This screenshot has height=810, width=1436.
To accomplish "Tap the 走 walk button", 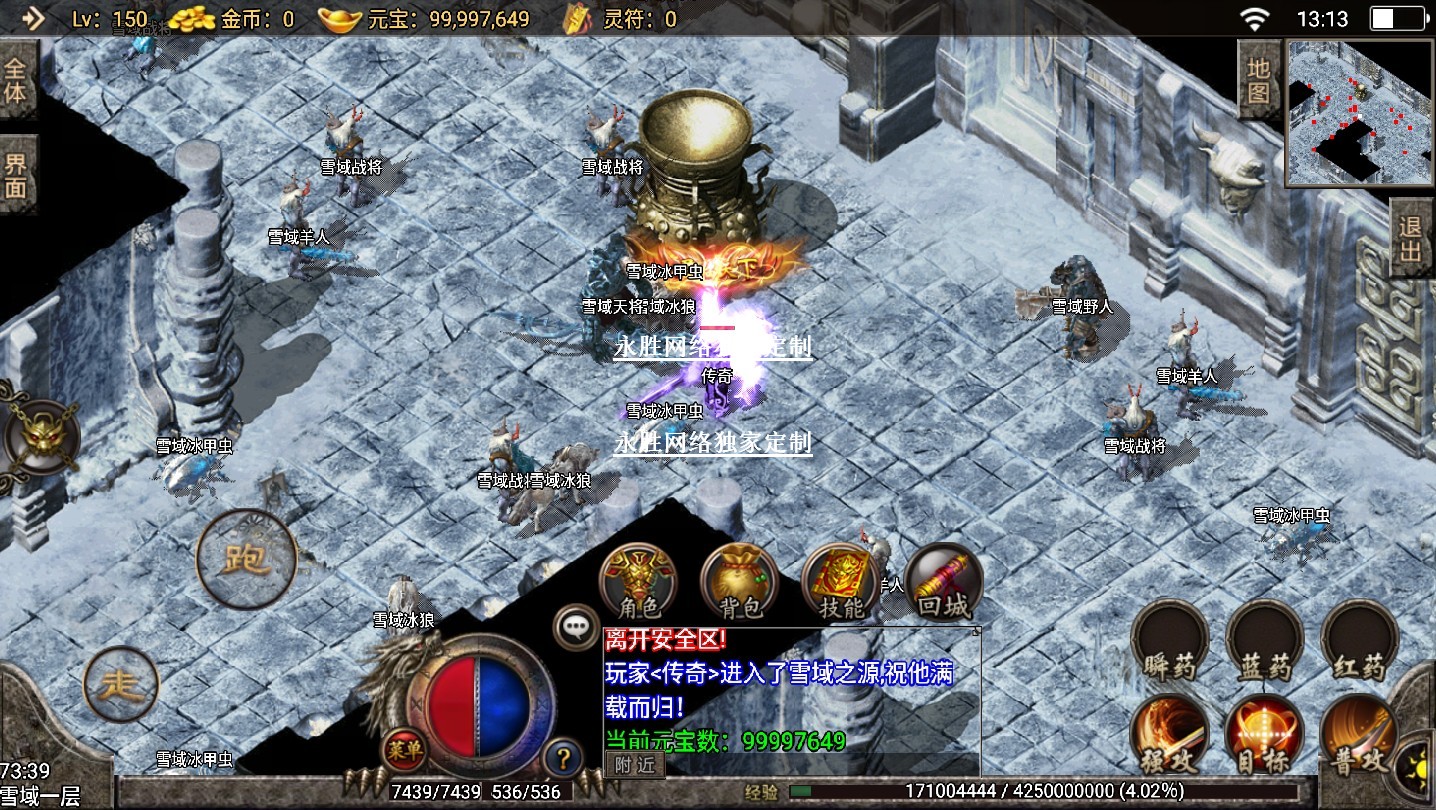I will (122, 685).
